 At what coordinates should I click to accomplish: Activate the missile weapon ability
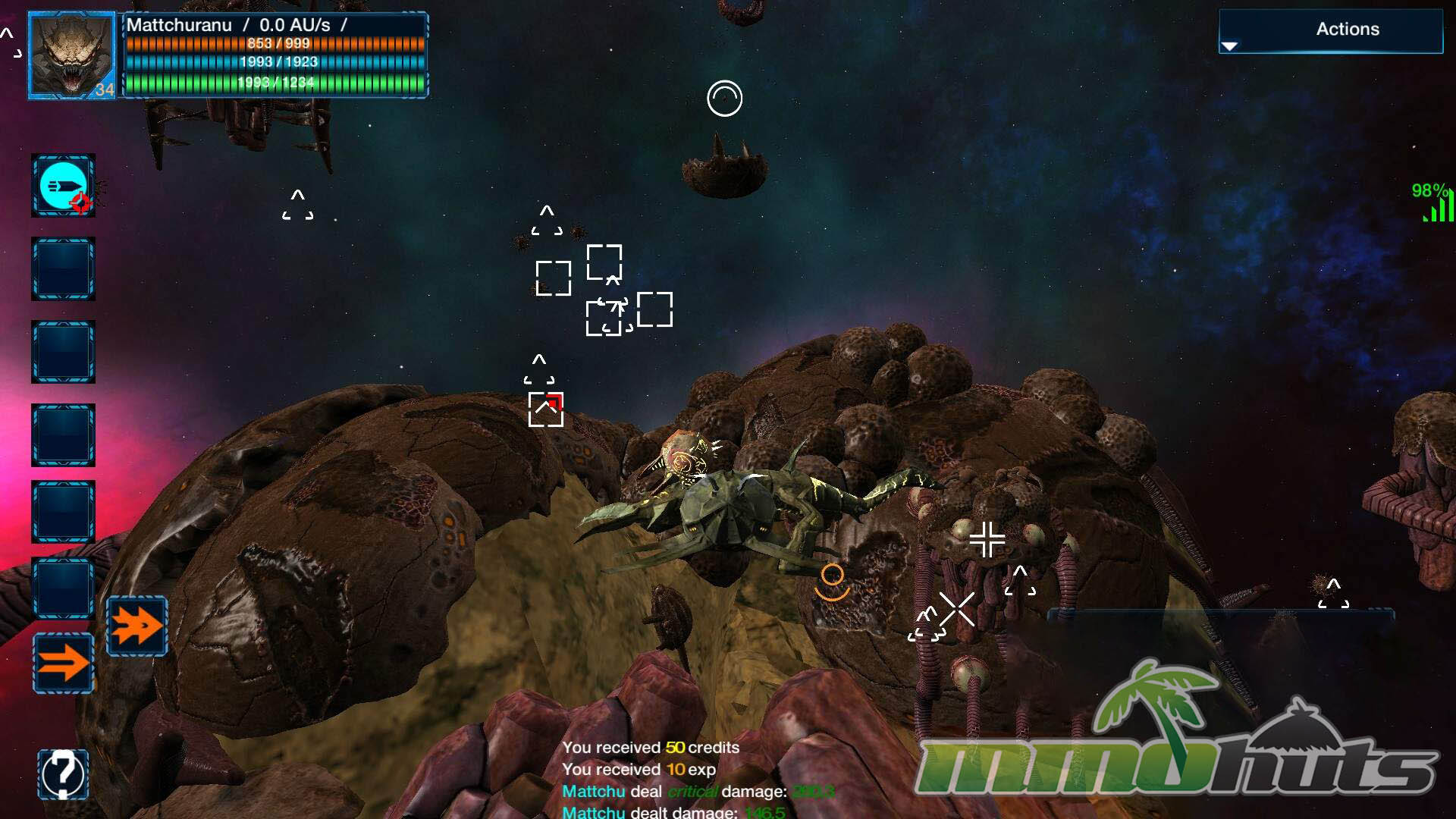pos(63,186)
